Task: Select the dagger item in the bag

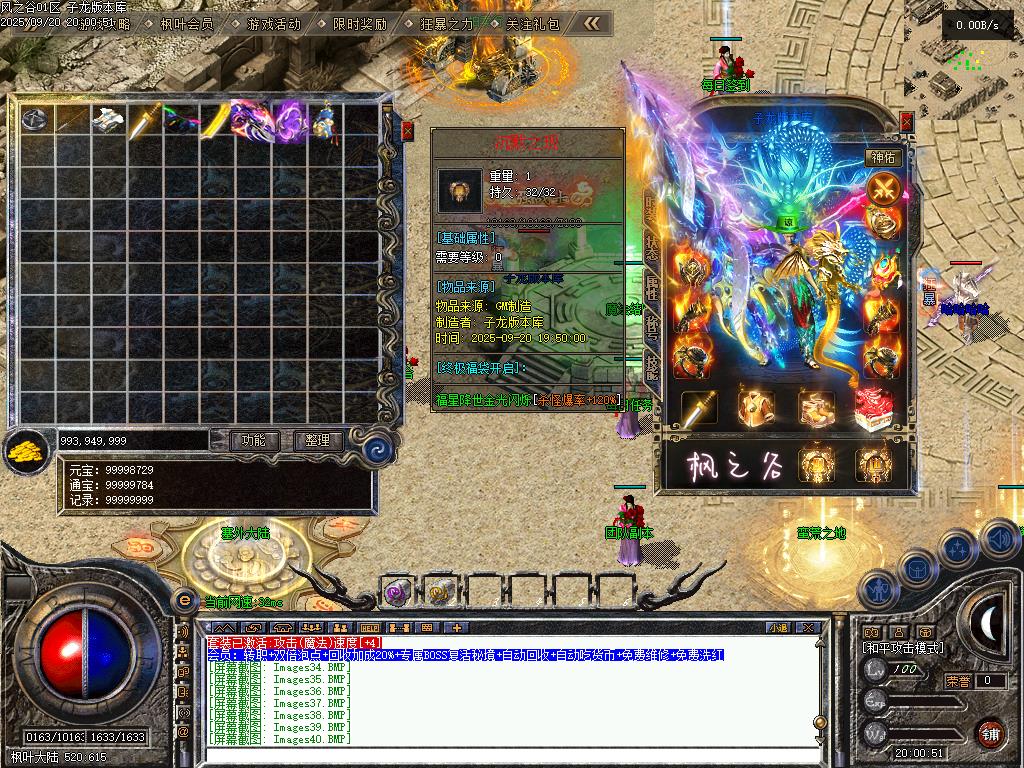Action: tap(145, 119)
